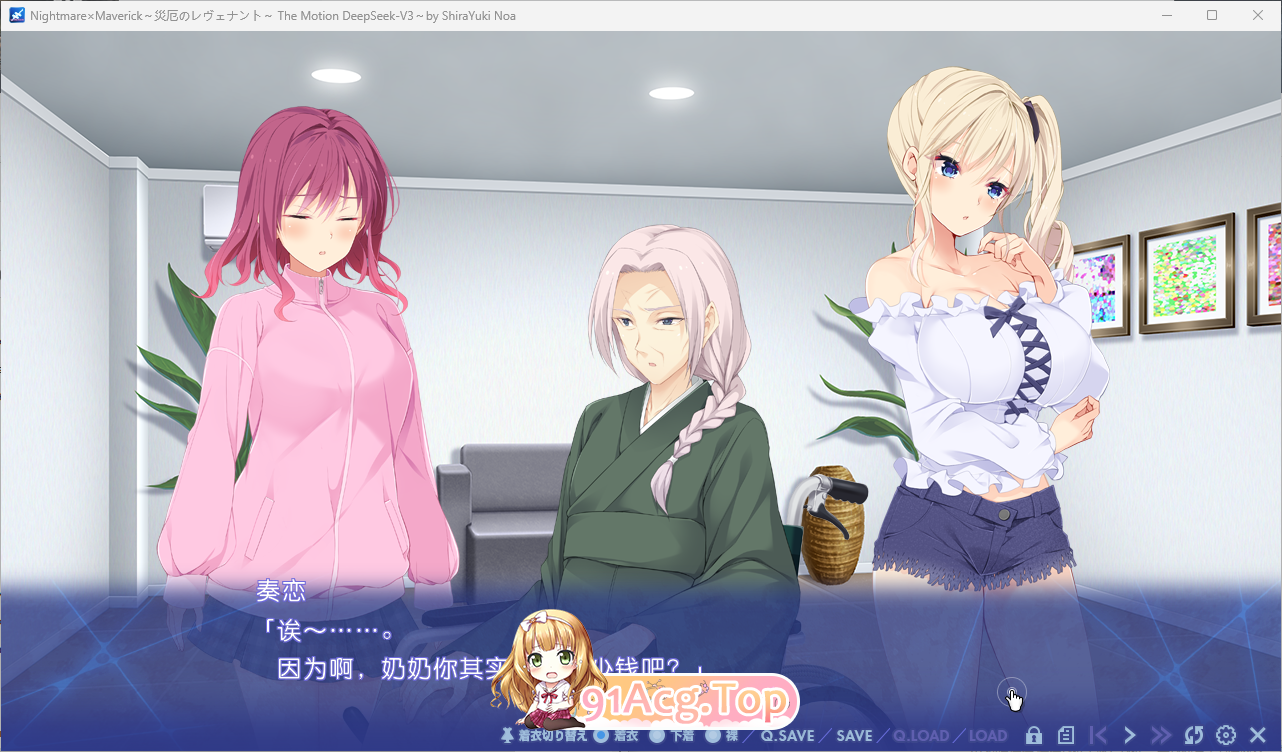The image size is (1282, 752).
Task: Enable auto-read with the loop arrow icon
Action: tap(1194, 734)
